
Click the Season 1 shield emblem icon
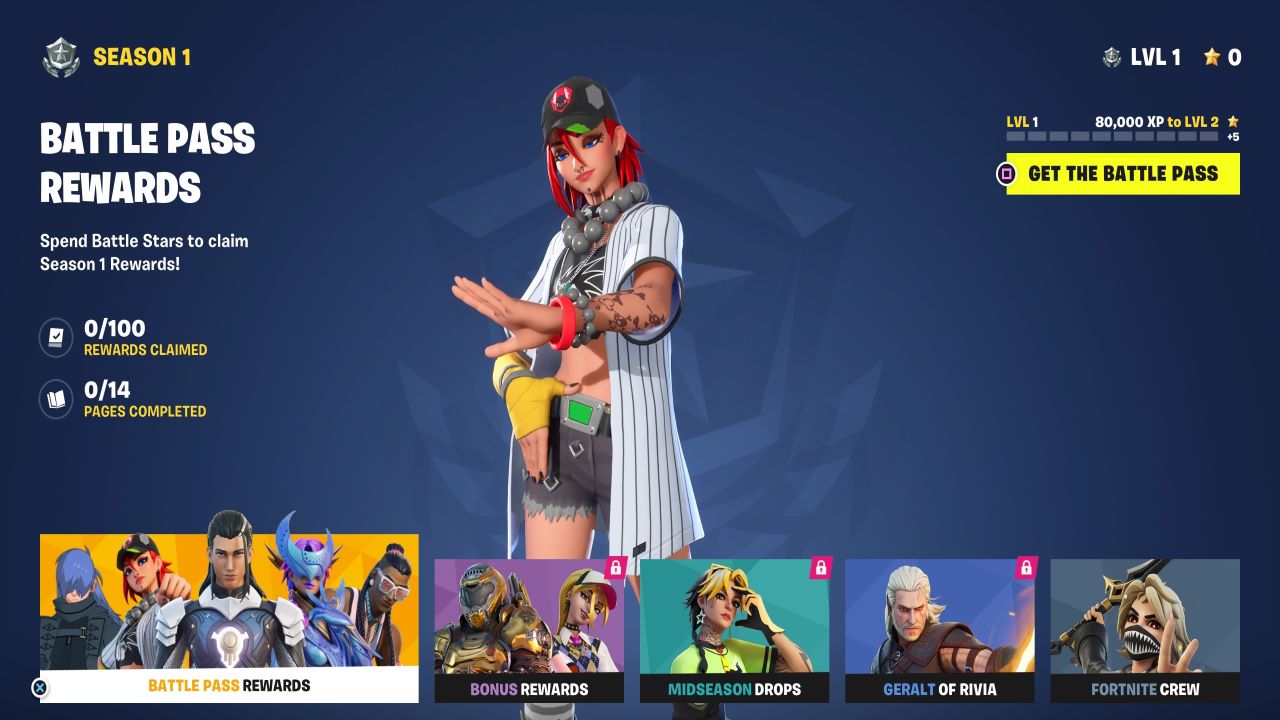(59, 57)
